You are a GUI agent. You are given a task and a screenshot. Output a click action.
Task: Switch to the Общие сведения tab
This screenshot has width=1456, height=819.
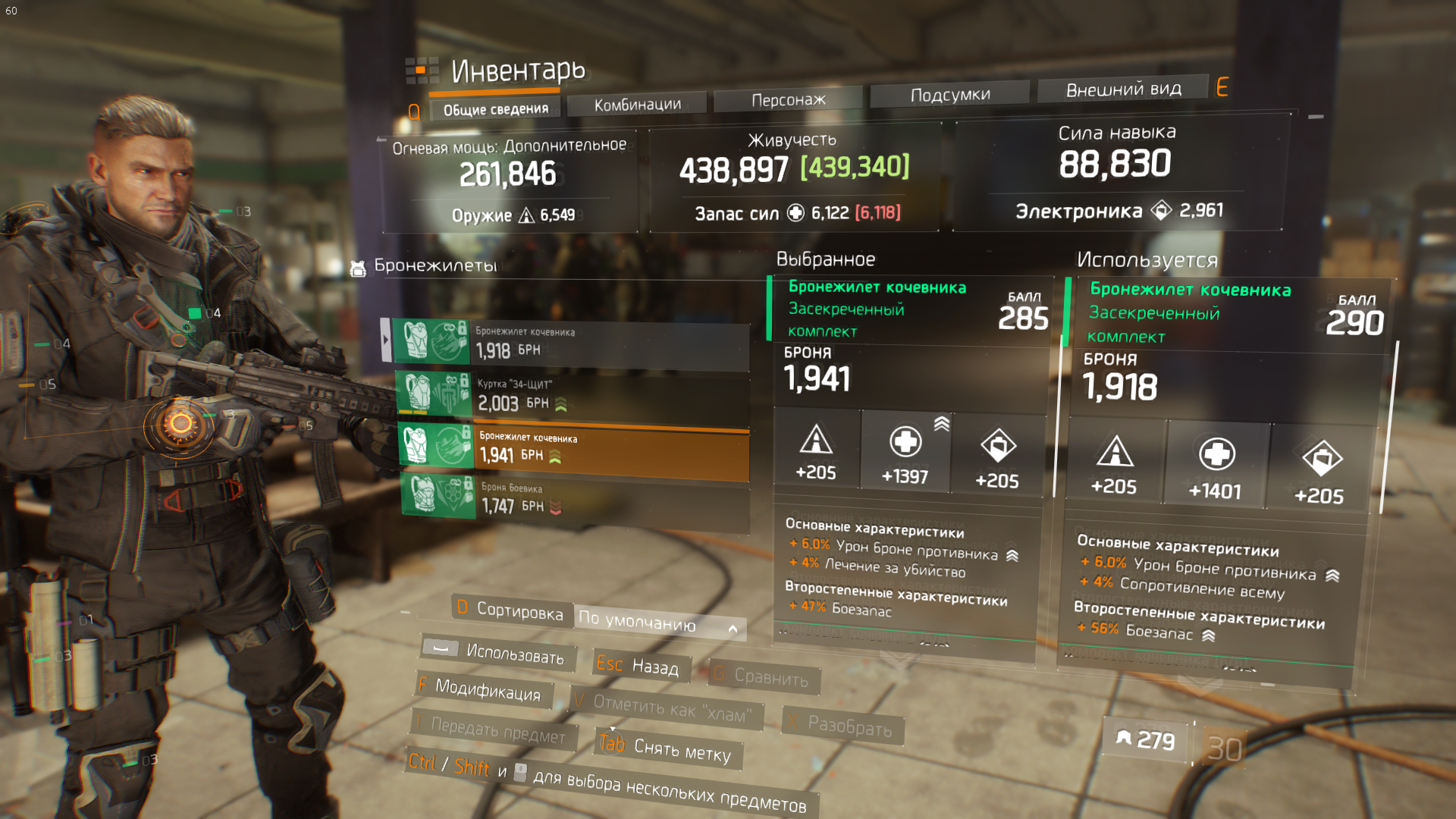[x=495, y=109]
